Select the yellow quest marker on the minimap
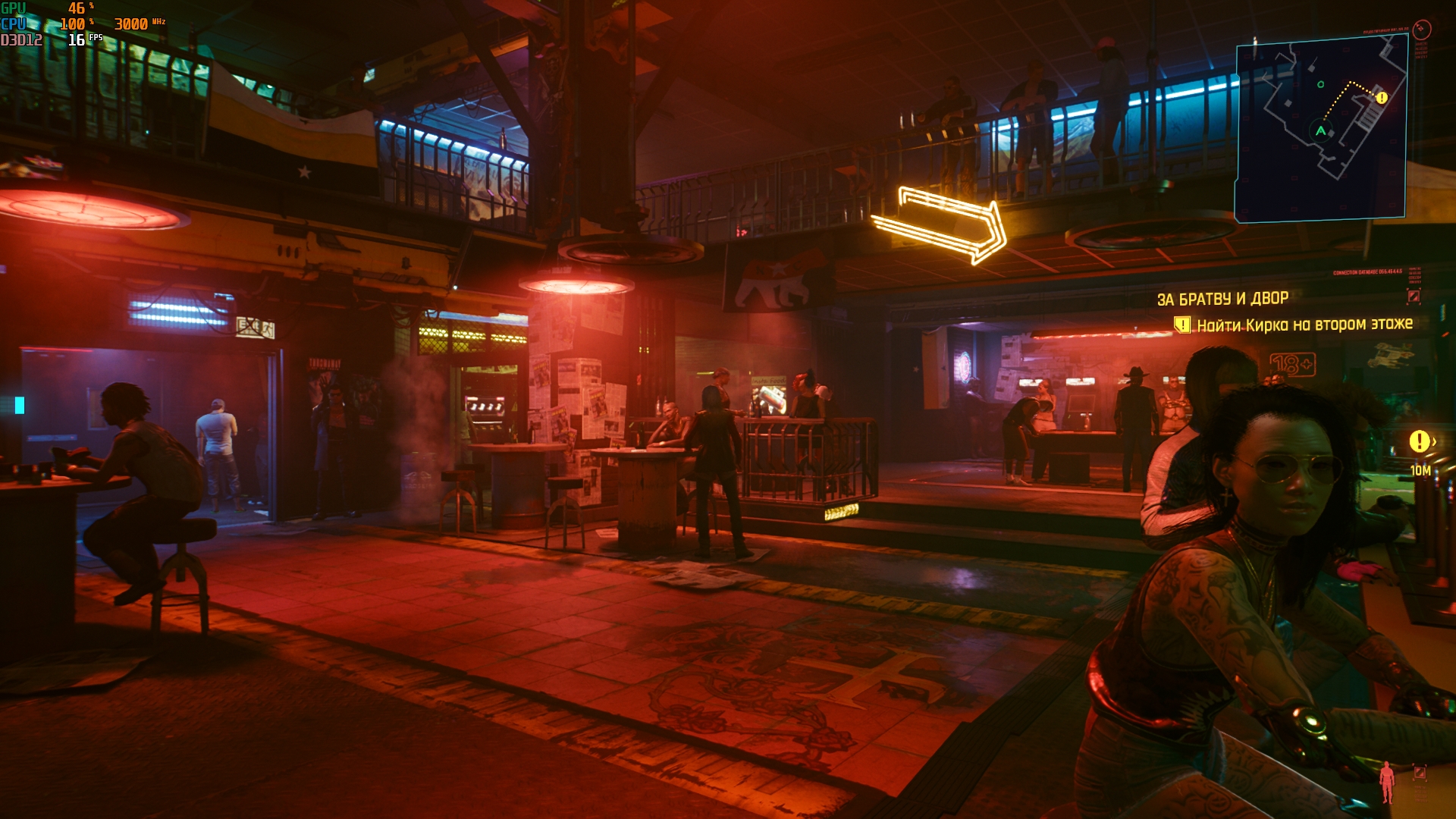 (x=1382, y=98)
